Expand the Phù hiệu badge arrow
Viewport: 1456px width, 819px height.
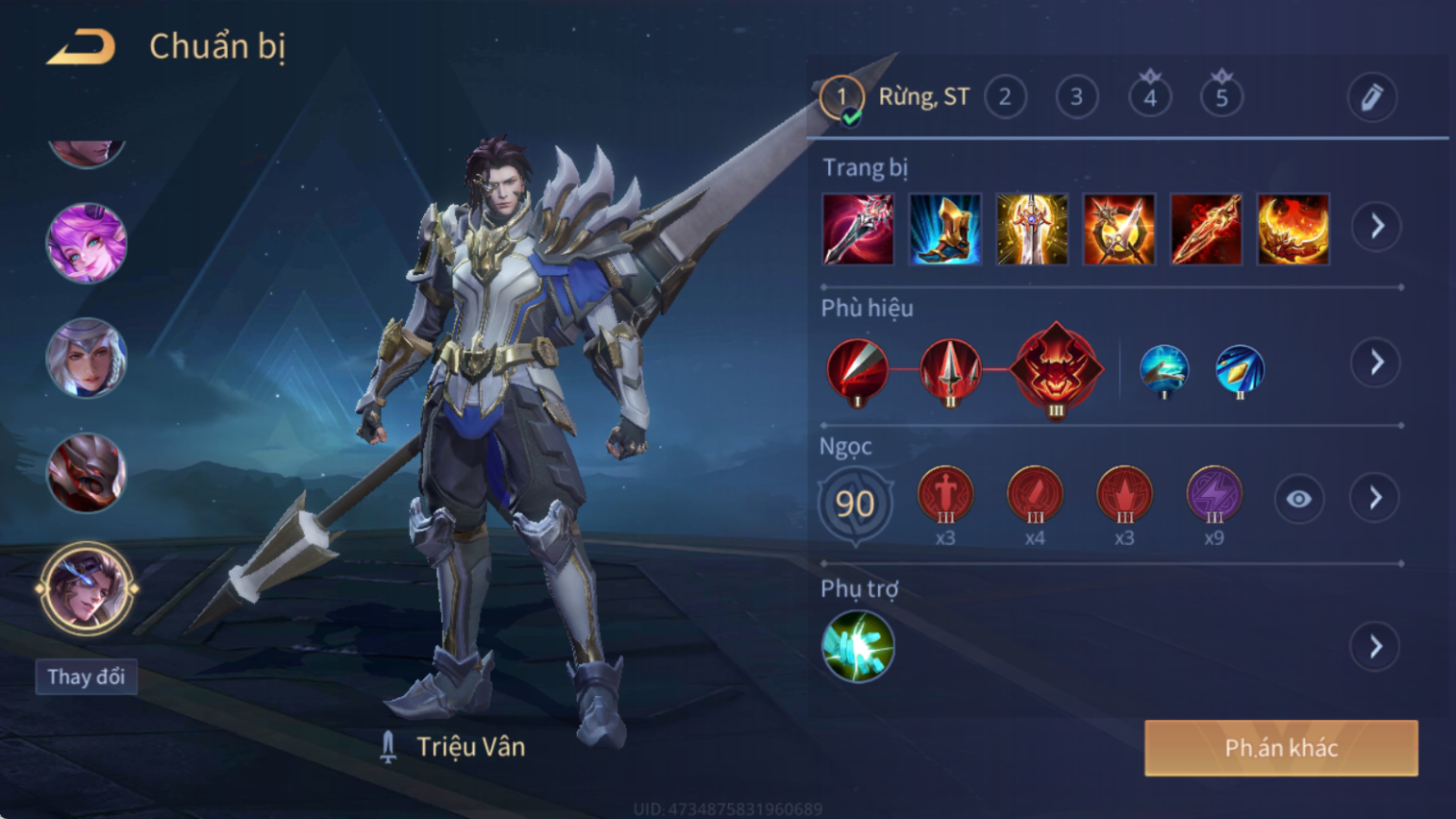(1376, 362)
